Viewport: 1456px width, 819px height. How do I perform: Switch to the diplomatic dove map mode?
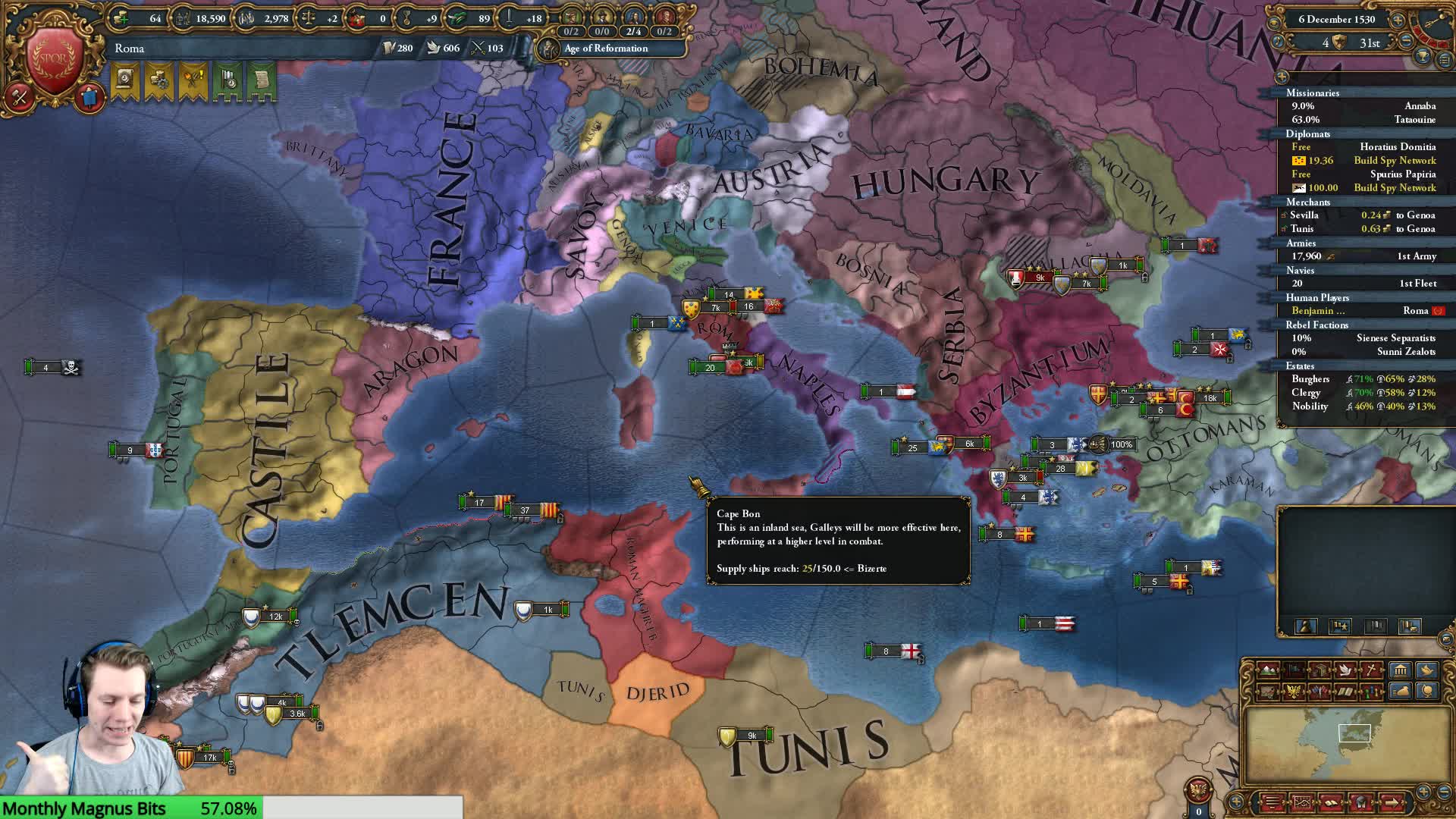click(1346, 670)
